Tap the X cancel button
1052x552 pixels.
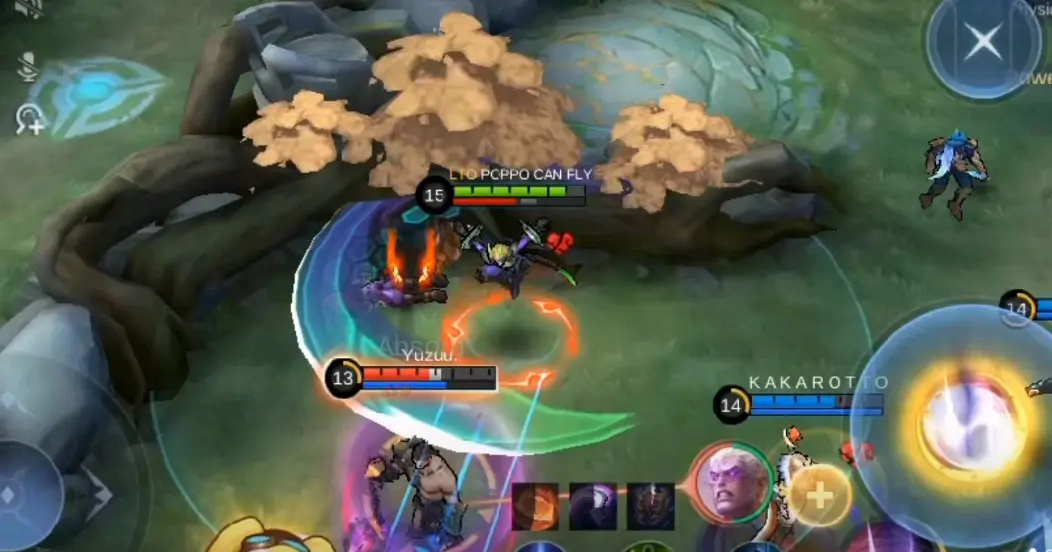[983, 42]
